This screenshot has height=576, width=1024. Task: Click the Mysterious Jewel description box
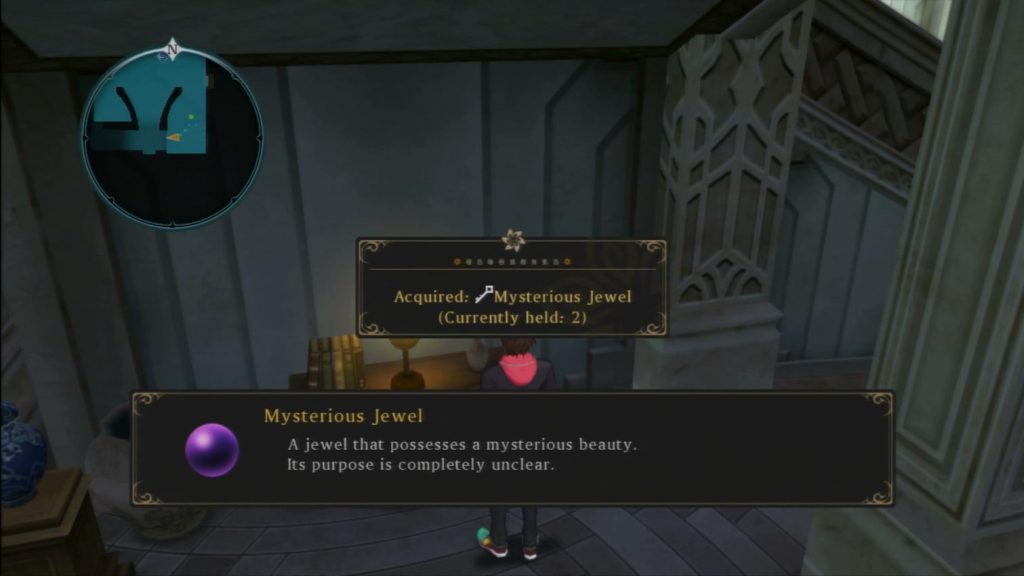point(512,448)
